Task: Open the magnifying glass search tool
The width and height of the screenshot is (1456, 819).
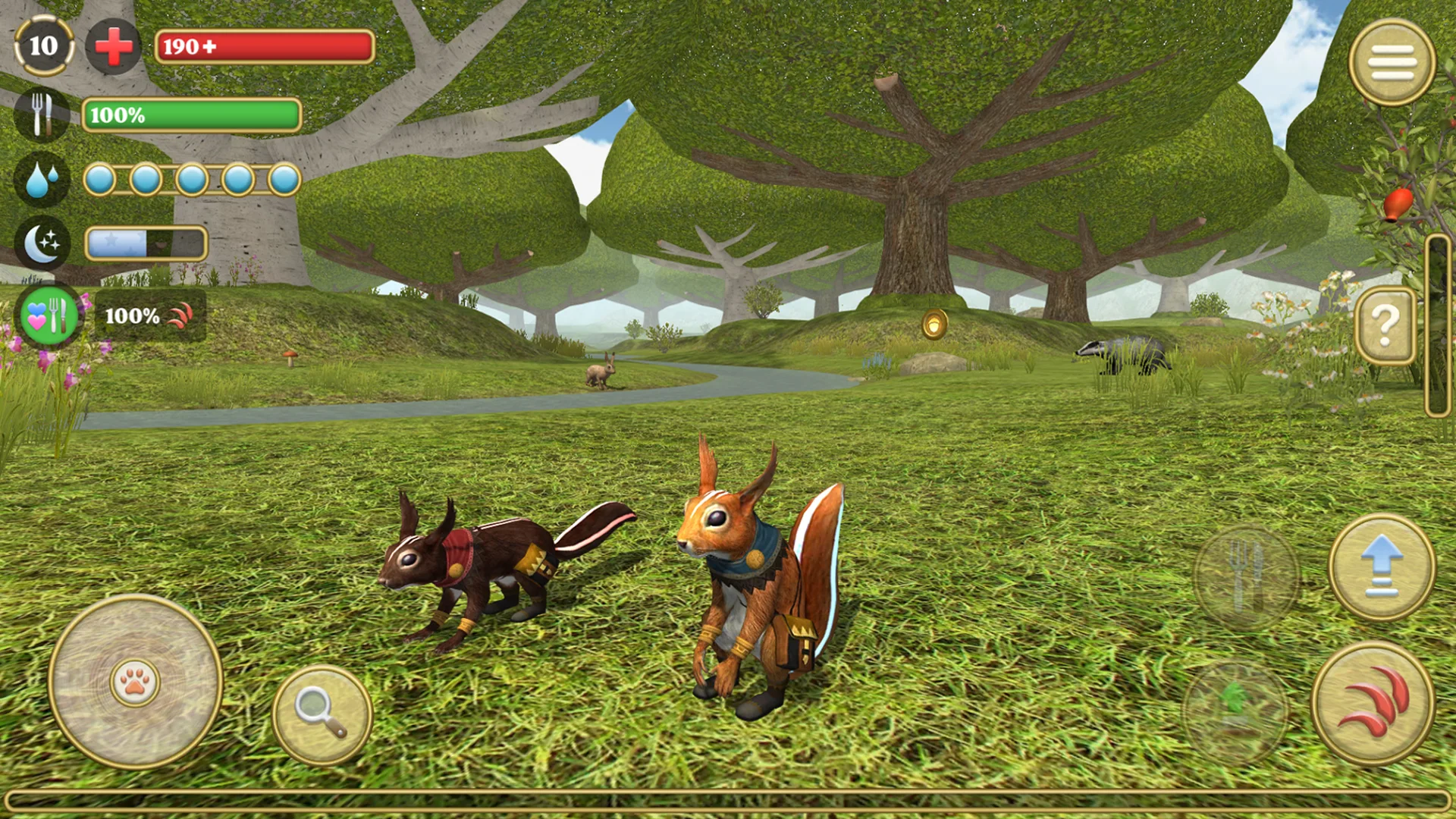Action: coord(322,715)
